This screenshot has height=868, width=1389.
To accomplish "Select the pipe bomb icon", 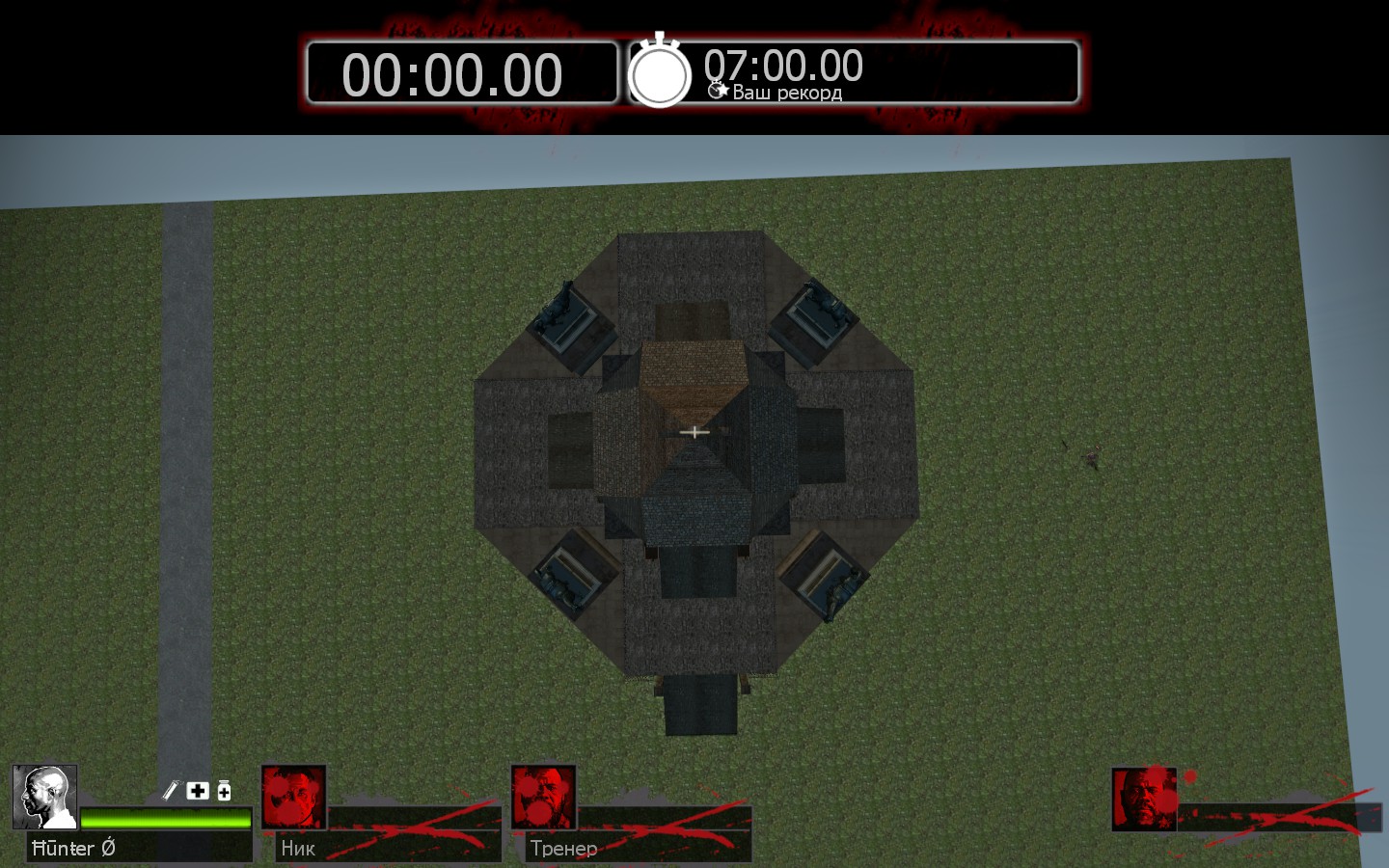I will (171, 791).
